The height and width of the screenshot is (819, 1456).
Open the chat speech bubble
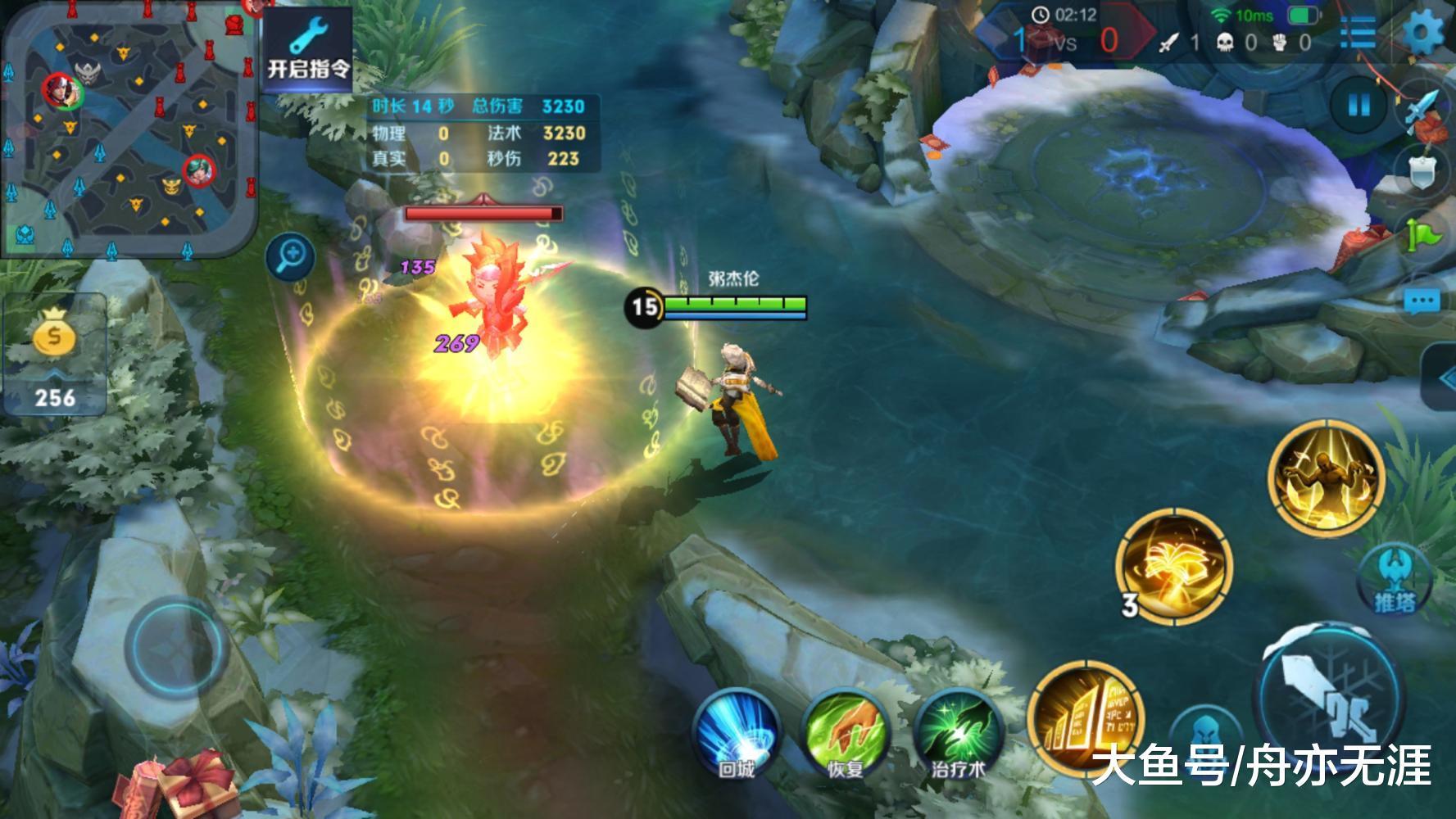click(1422, 301)
